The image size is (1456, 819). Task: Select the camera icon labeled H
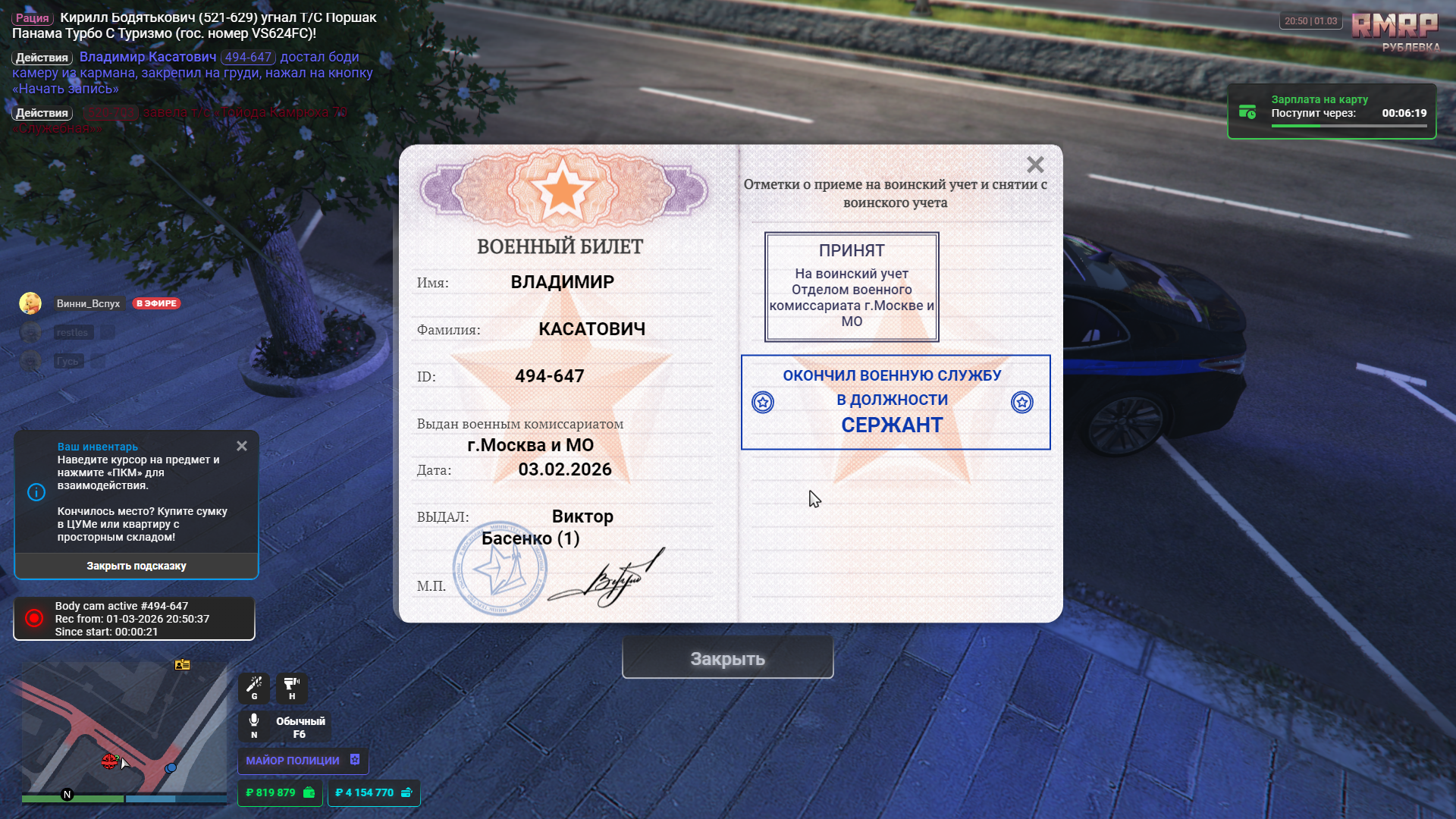tap(292, 687)
